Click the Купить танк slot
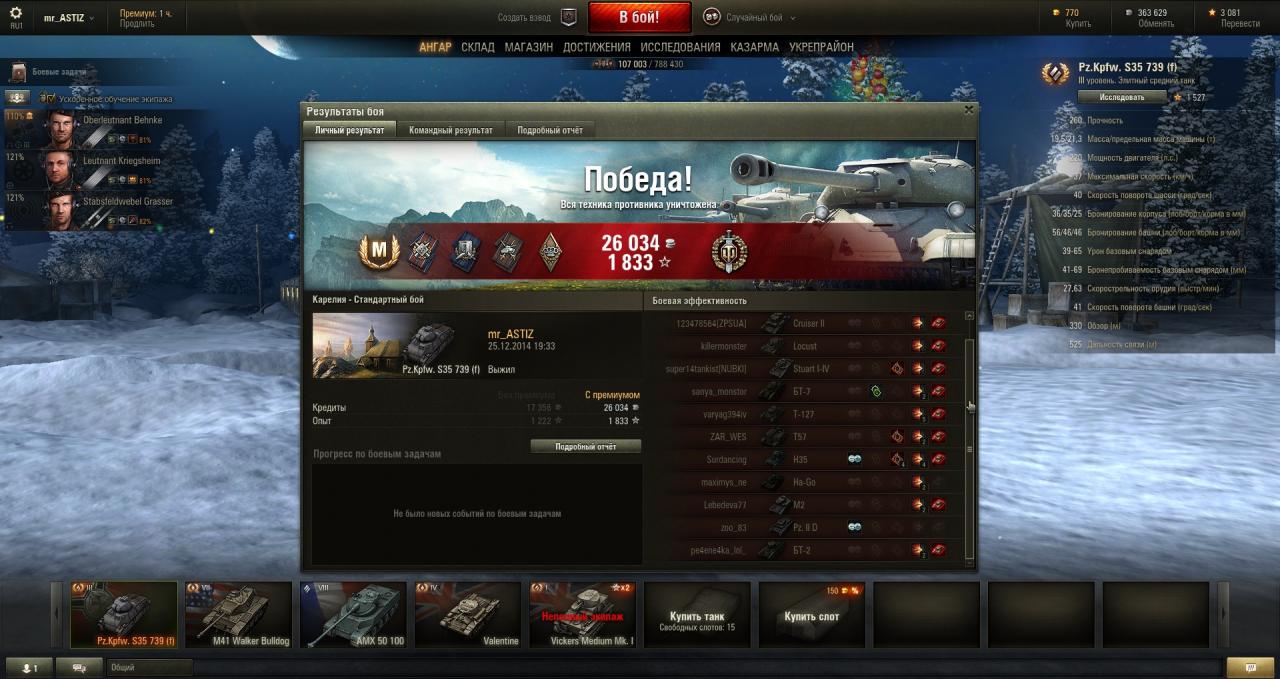The image size is (1280, 679). [697, 615]
